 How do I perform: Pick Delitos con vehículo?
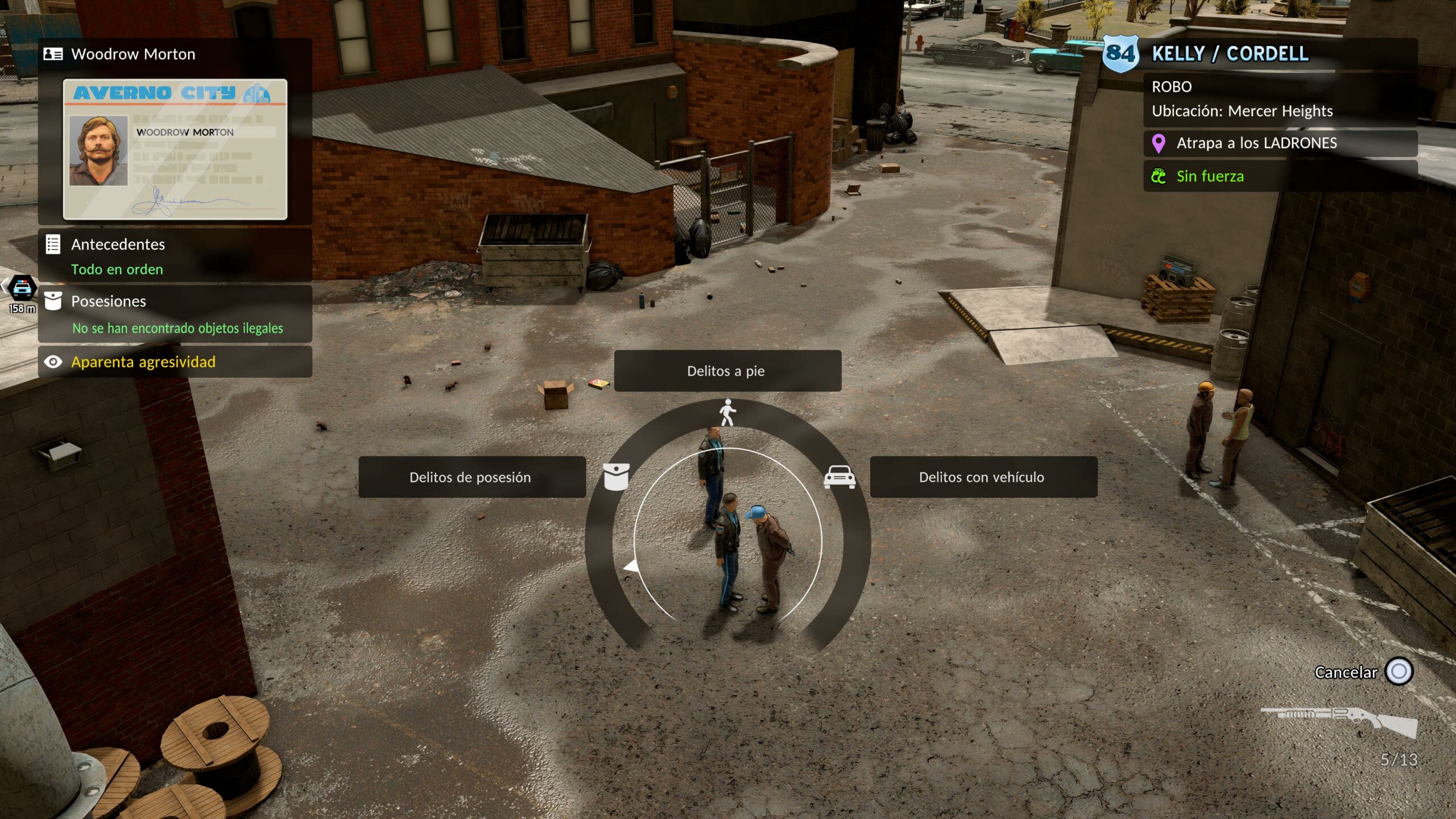[x=983, y=477]
